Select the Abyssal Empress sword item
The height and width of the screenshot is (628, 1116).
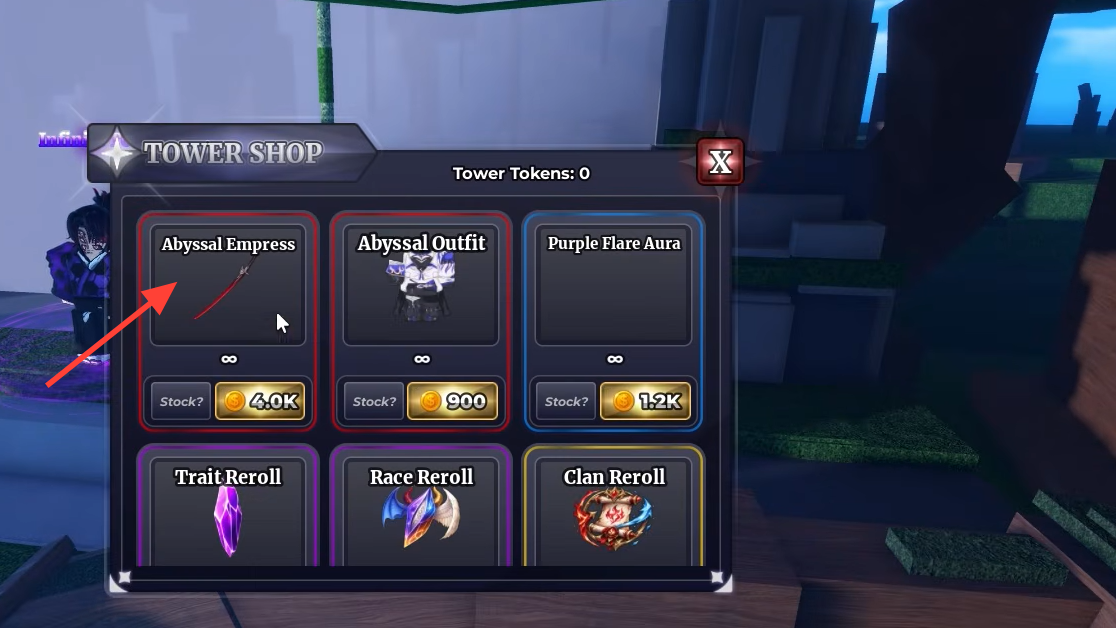tap(228, 286)
